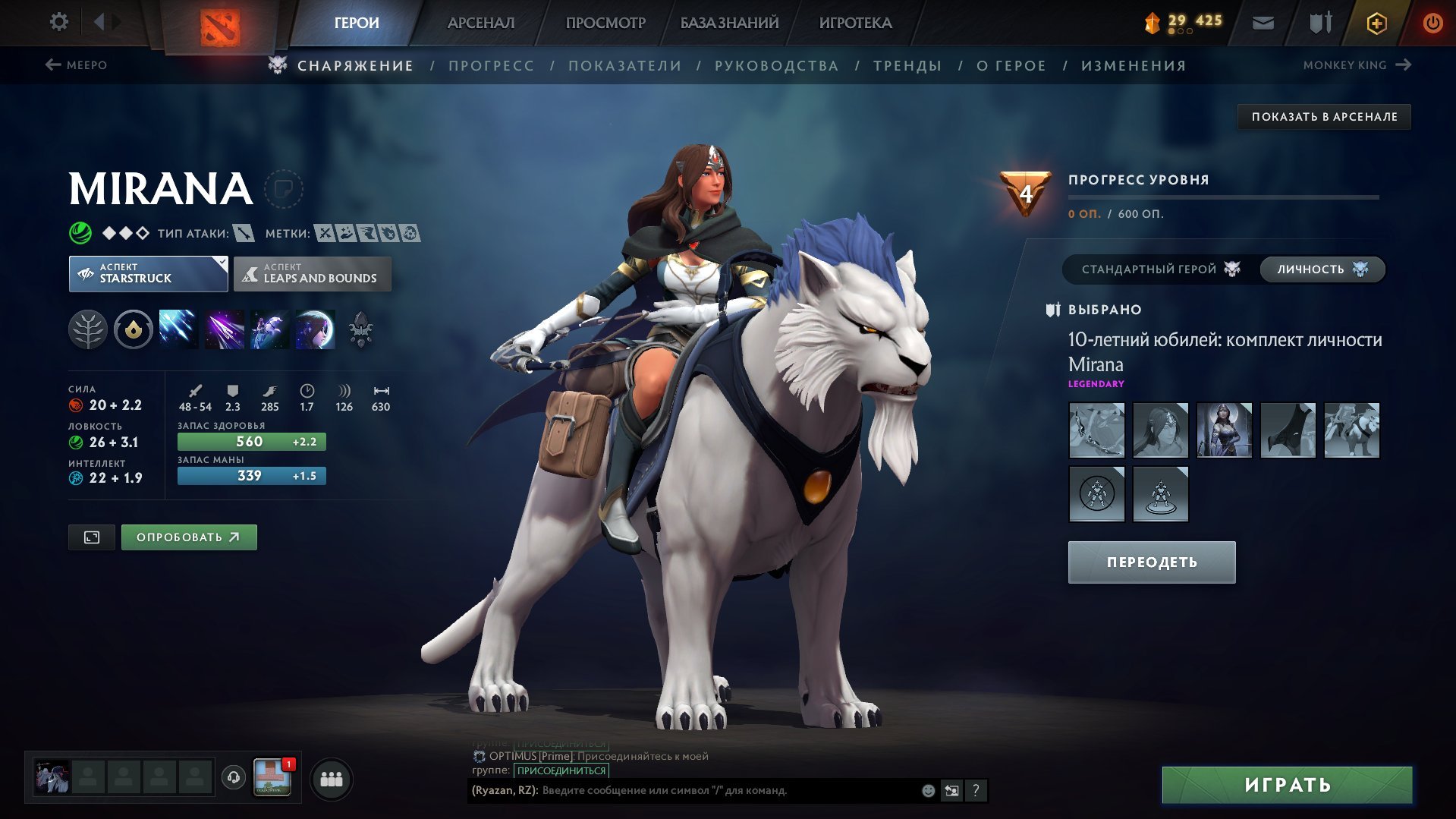1456x819 pixels.
Task: Click ПОКАЗАТЬ В АРСЕНАЛЕ button
Action: click(1324, 117)
